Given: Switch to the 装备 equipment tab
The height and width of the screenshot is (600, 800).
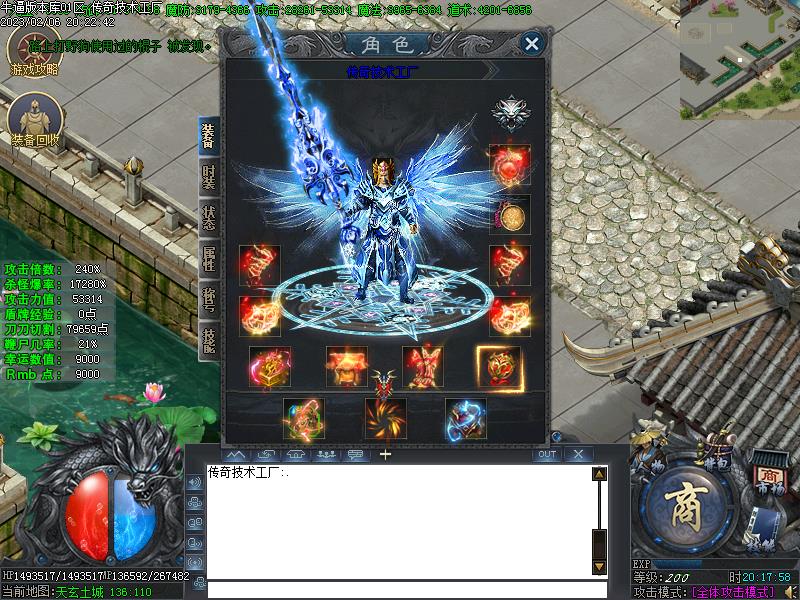Looking at the screenshot, I should point(208,137).
